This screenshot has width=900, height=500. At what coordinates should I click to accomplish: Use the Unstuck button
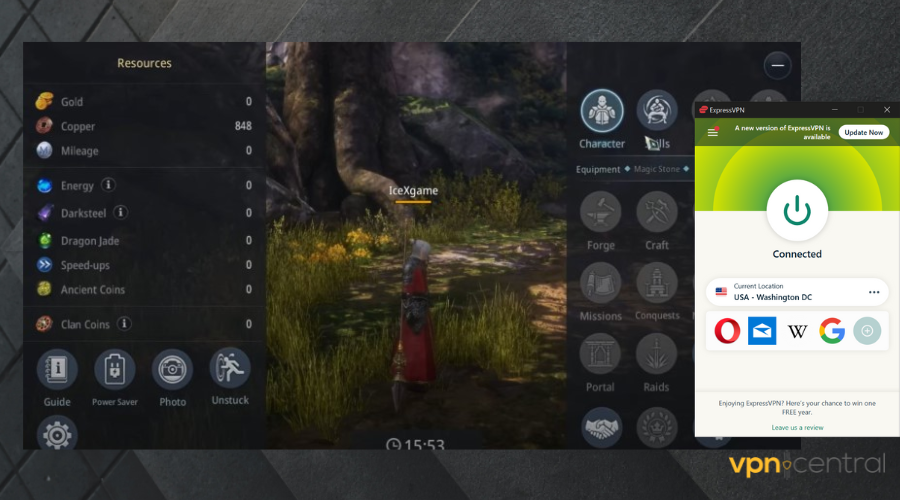click(230, 369)
